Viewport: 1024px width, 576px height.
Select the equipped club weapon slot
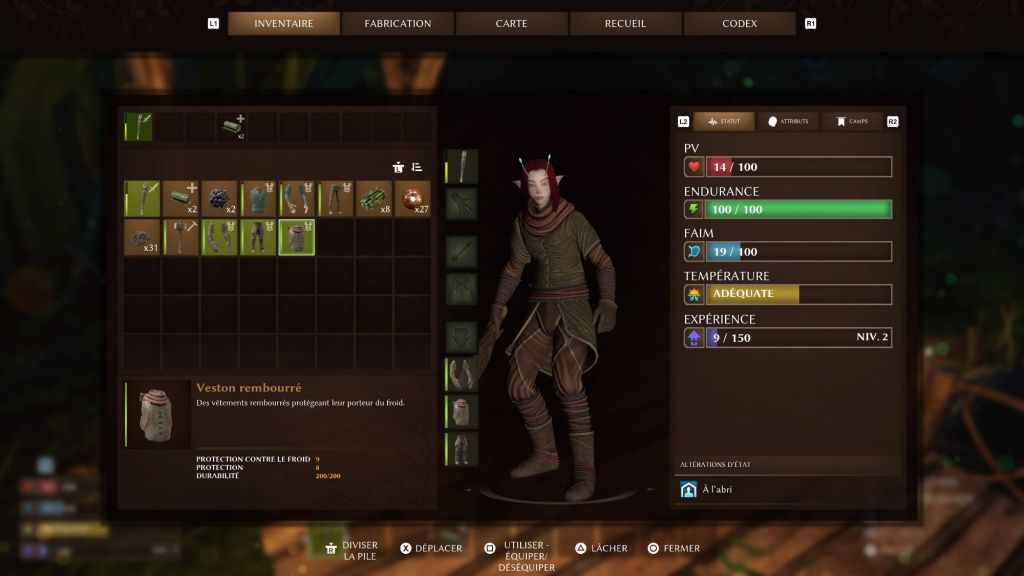(x=461, y=166)
